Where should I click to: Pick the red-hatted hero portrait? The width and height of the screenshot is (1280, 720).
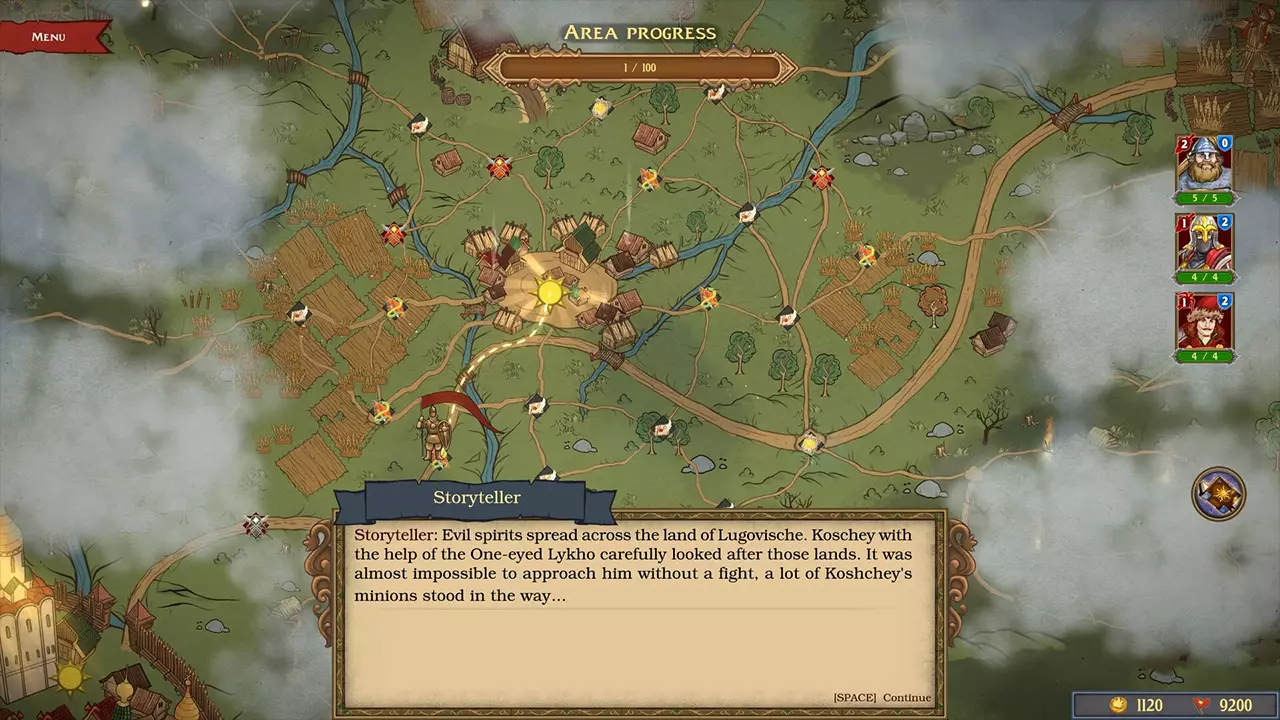1203,322
